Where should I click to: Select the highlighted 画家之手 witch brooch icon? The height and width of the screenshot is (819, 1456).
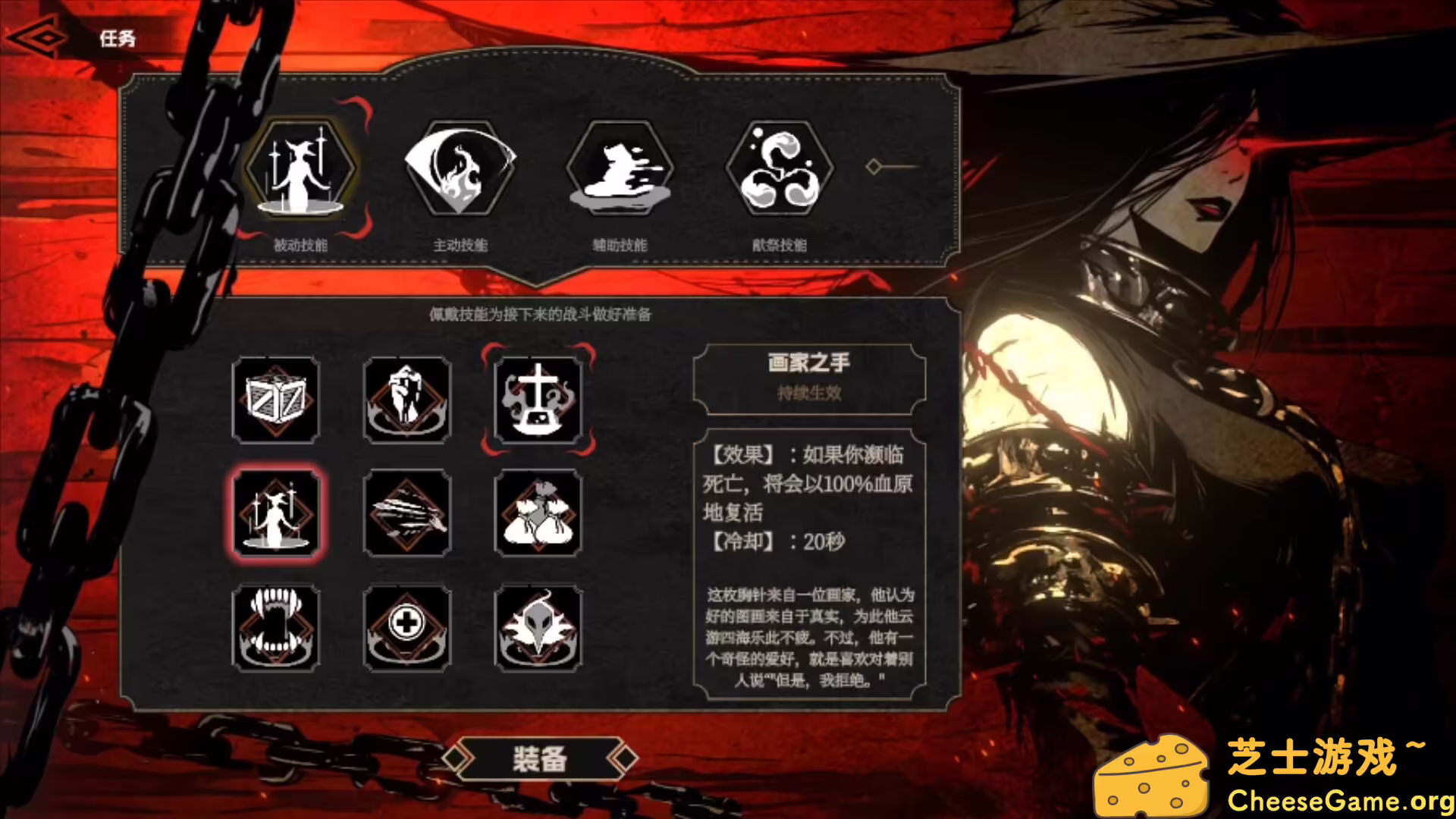(276, 514)
